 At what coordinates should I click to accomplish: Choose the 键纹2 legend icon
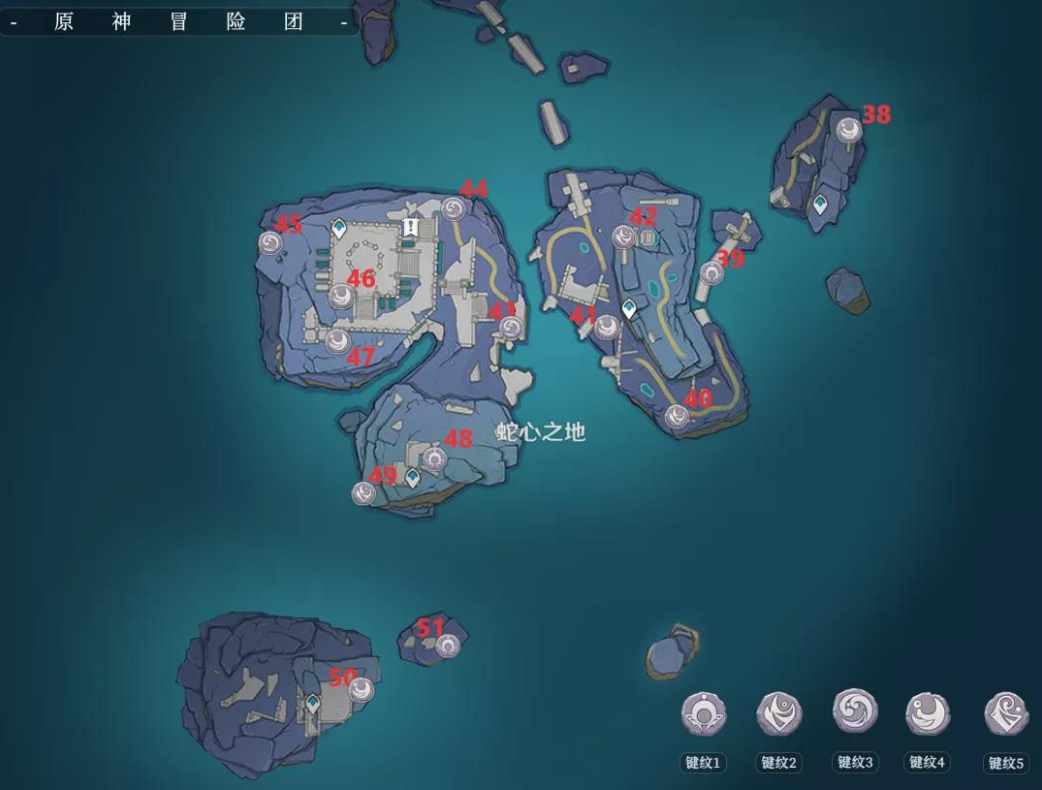click(x=779, y=714)
